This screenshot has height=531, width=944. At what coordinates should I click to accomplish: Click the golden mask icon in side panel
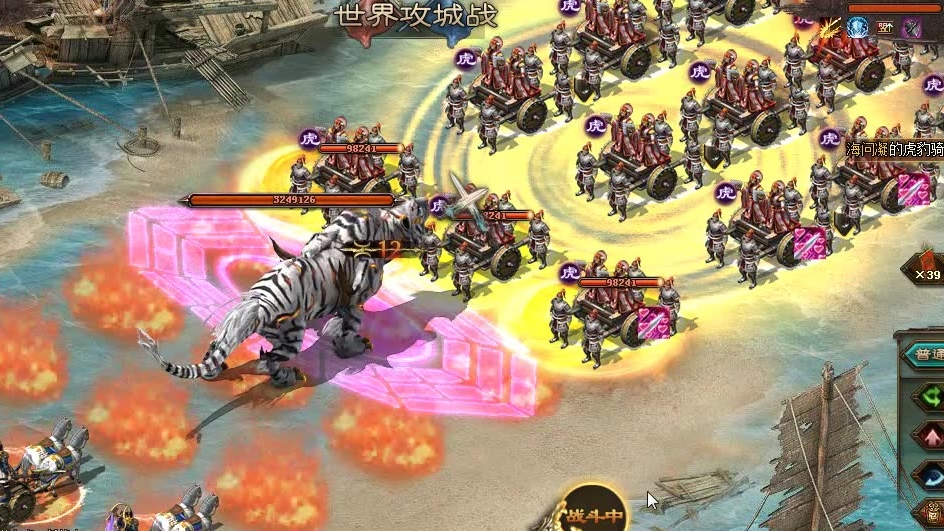(933, 512)
